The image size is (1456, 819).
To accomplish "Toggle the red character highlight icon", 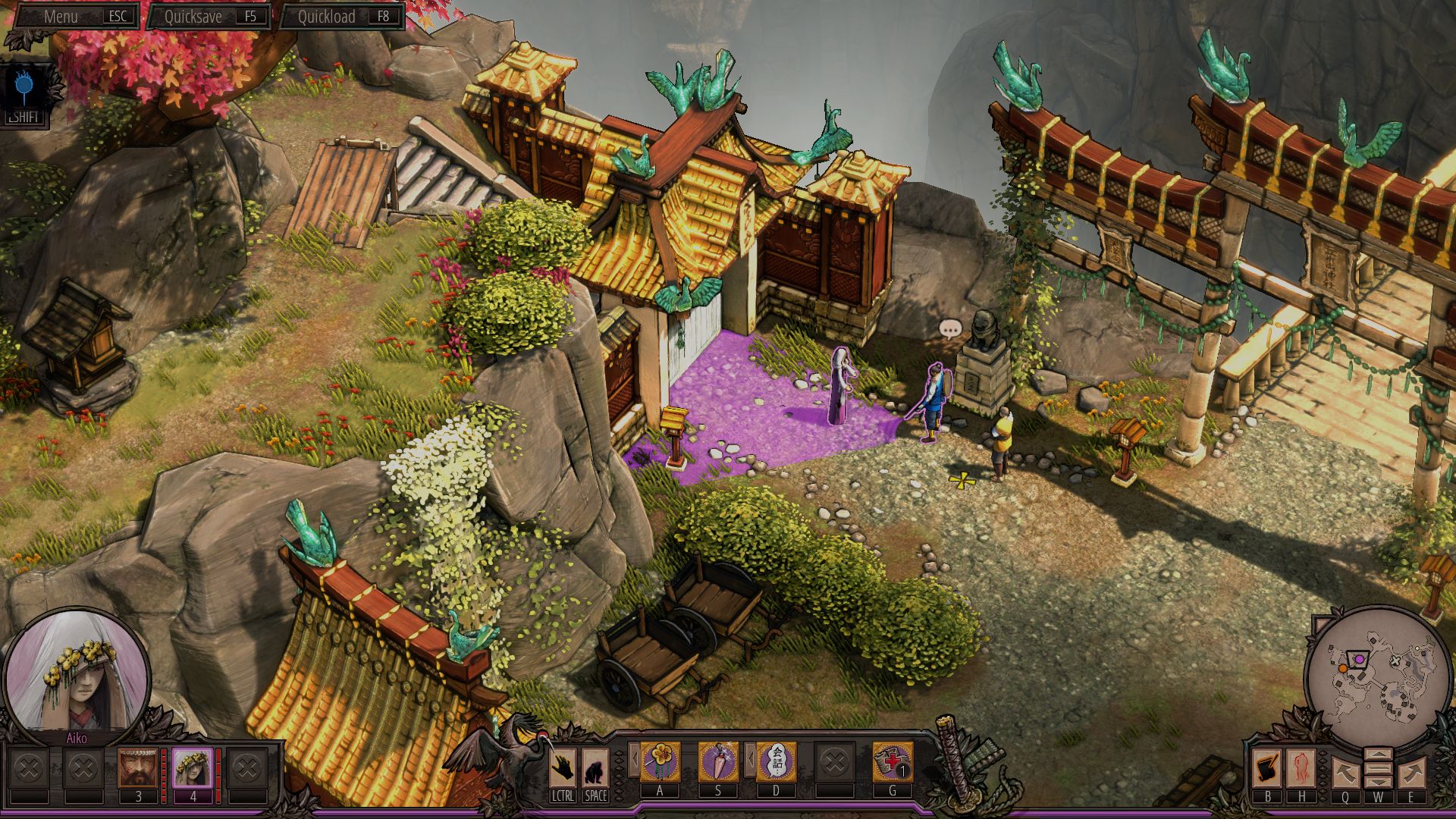I will (1301, 768).
